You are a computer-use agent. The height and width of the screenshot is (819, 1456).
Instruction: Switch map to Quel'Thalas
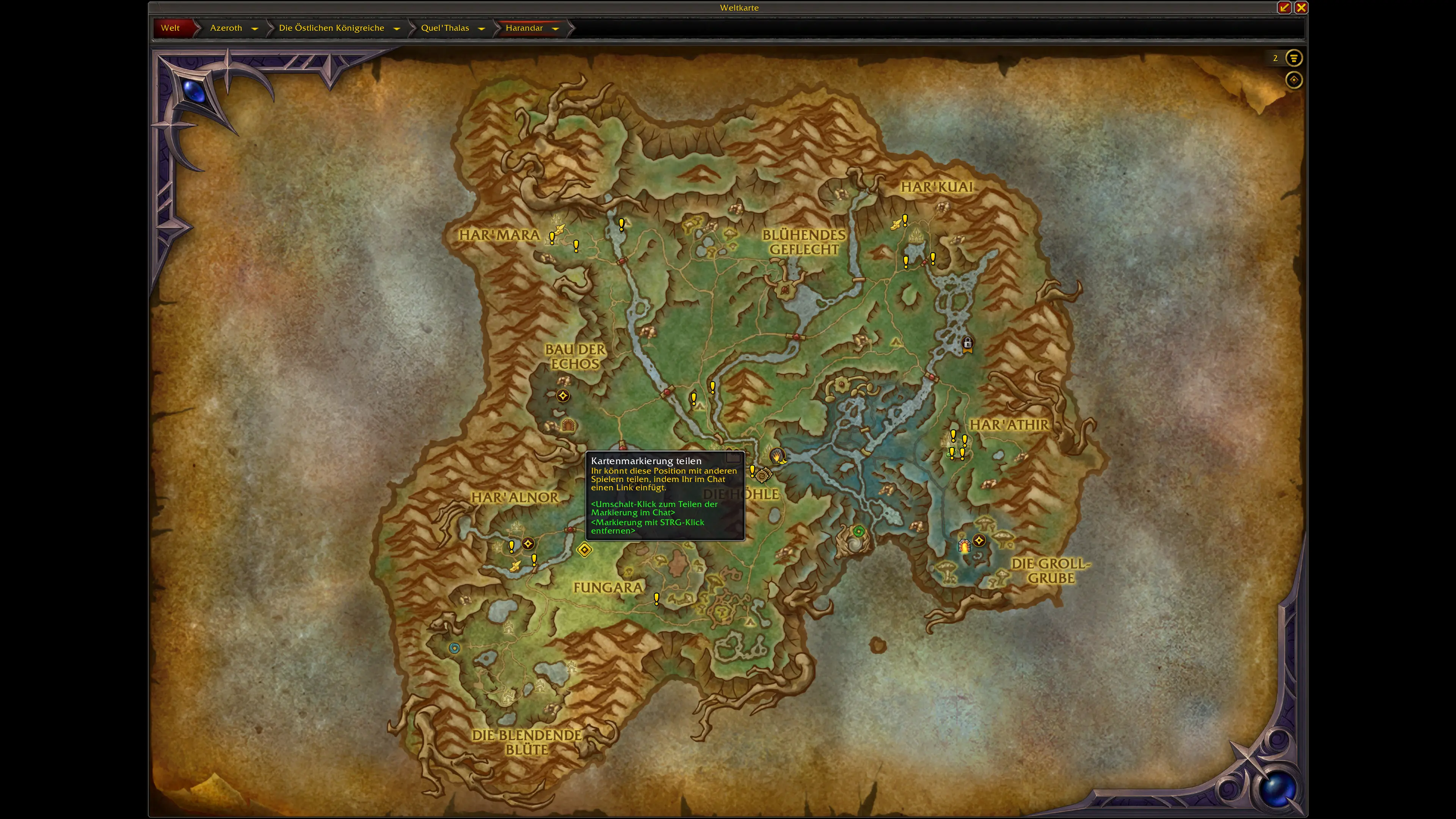click(444, 28)
